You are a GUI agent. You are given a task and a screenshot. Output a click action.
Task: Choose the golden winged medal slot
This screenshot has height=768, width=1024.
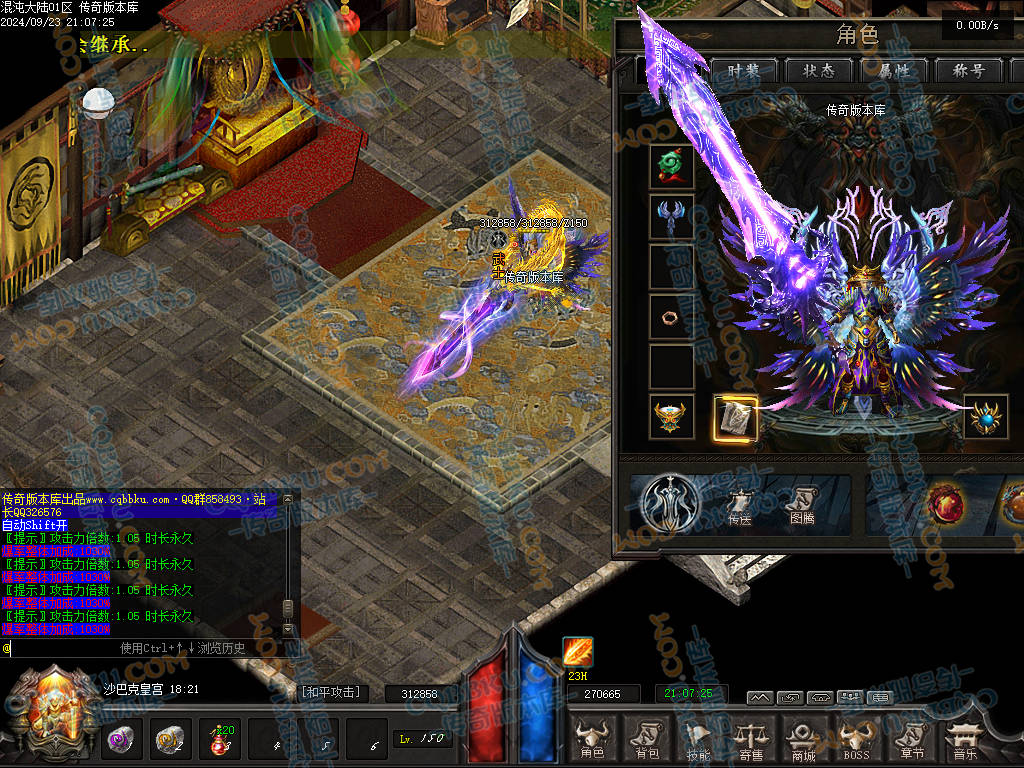click(x=671, y=417)
